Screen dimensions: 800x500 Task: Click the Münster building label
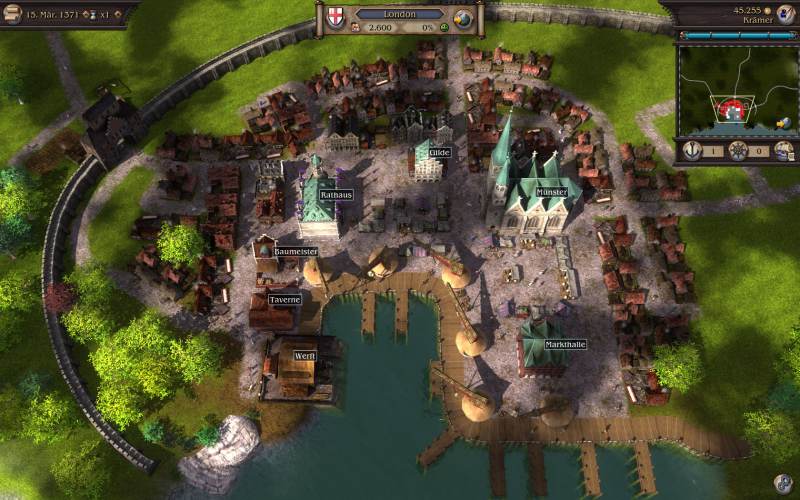point(551,192)
